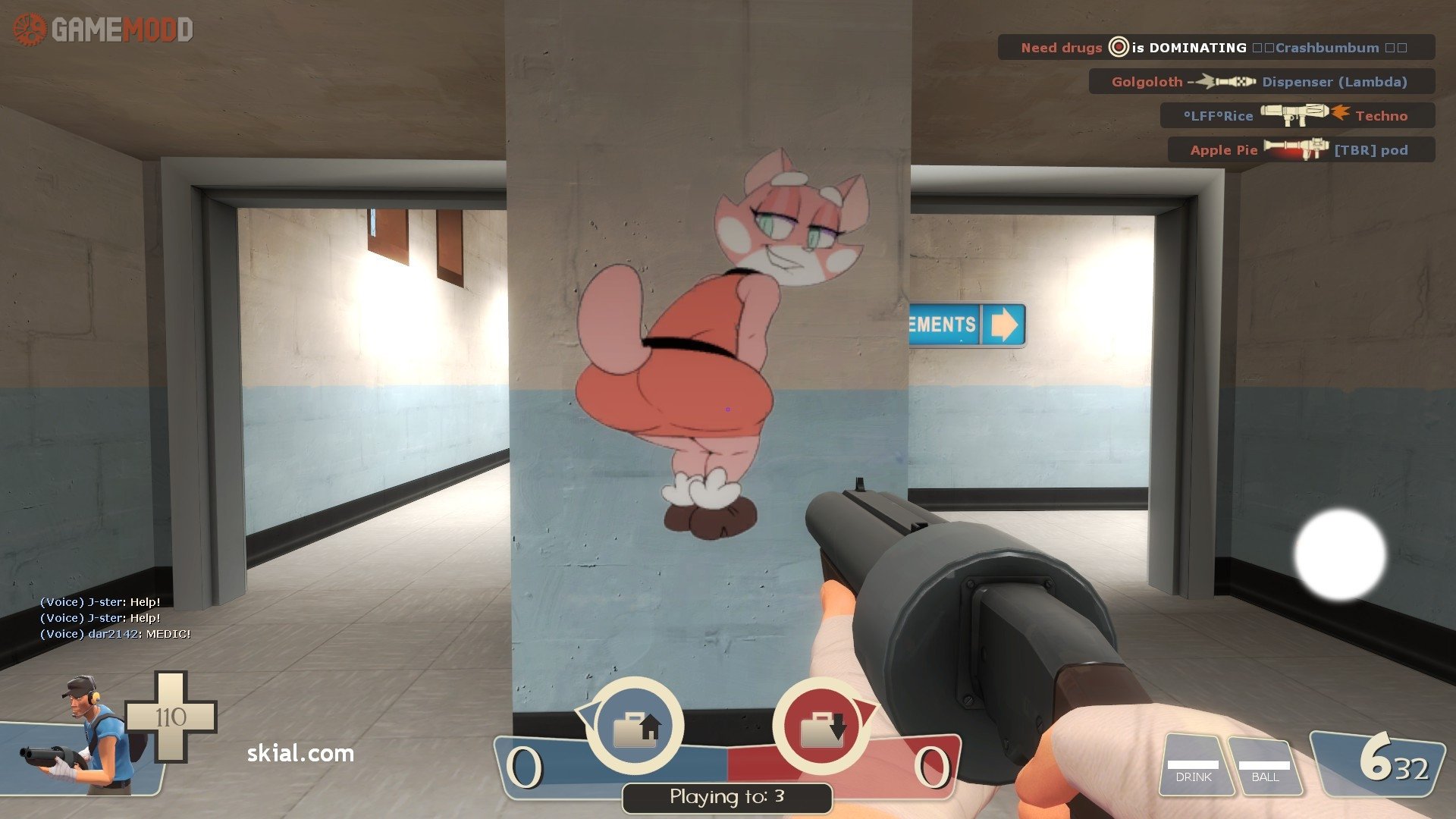Click the BALL item meter
Screen dimensions: 1456x819
click(1264, 767)
